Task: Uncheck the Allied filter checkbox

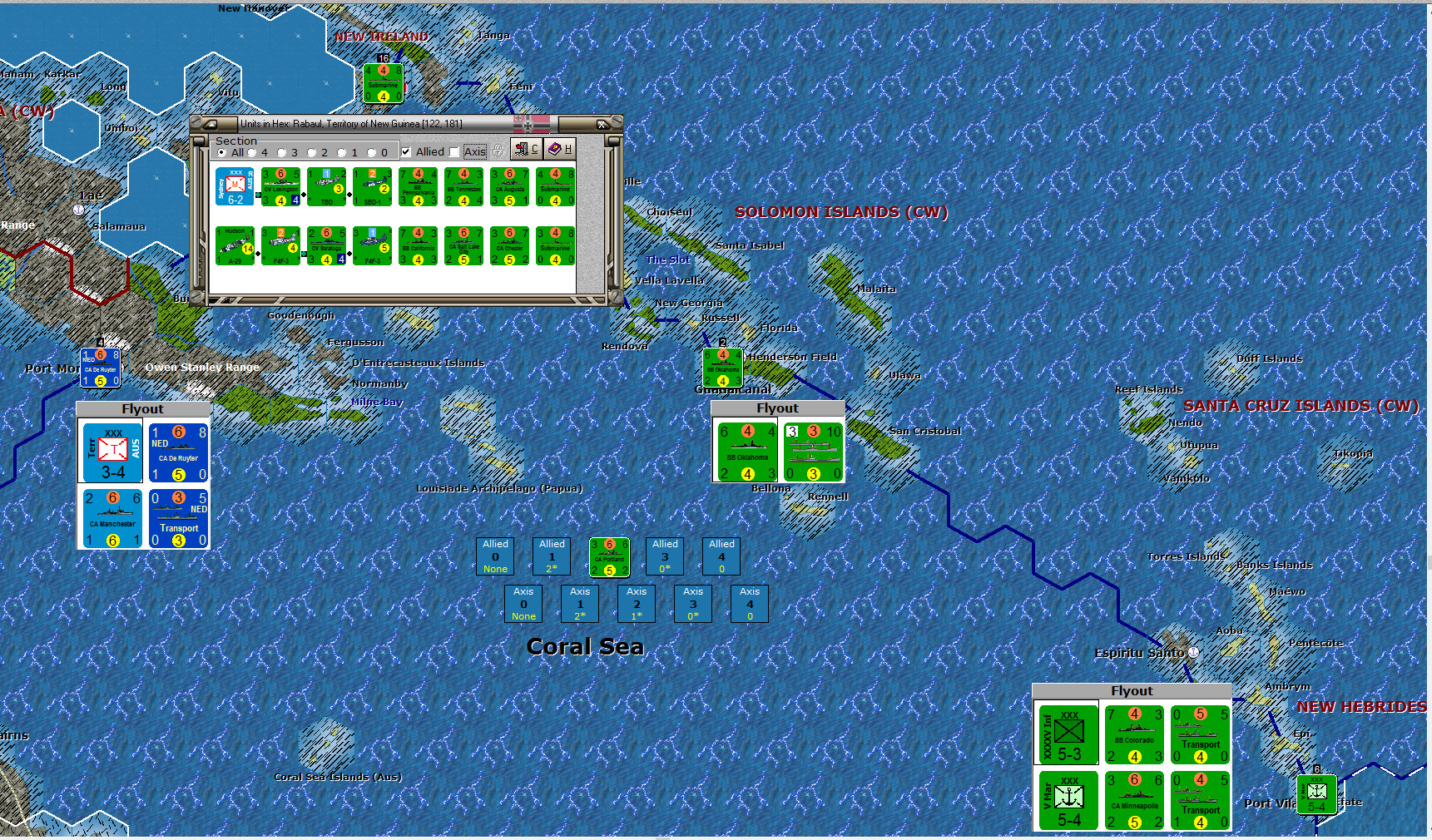Action: tap(405, 151)
